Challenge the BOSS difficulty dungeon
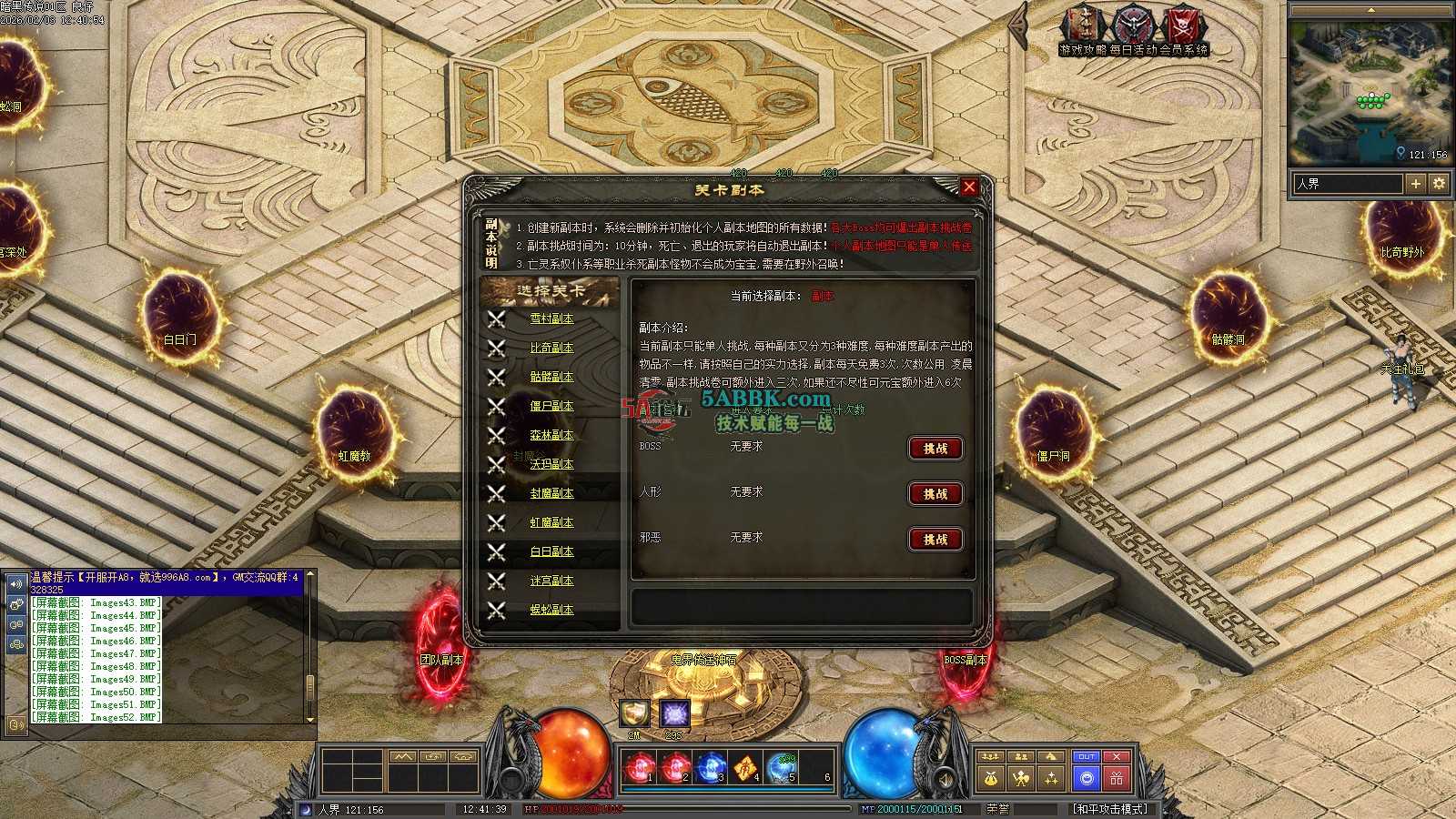Viewport: 1456px width, 819px height. (x=935, y=449)
